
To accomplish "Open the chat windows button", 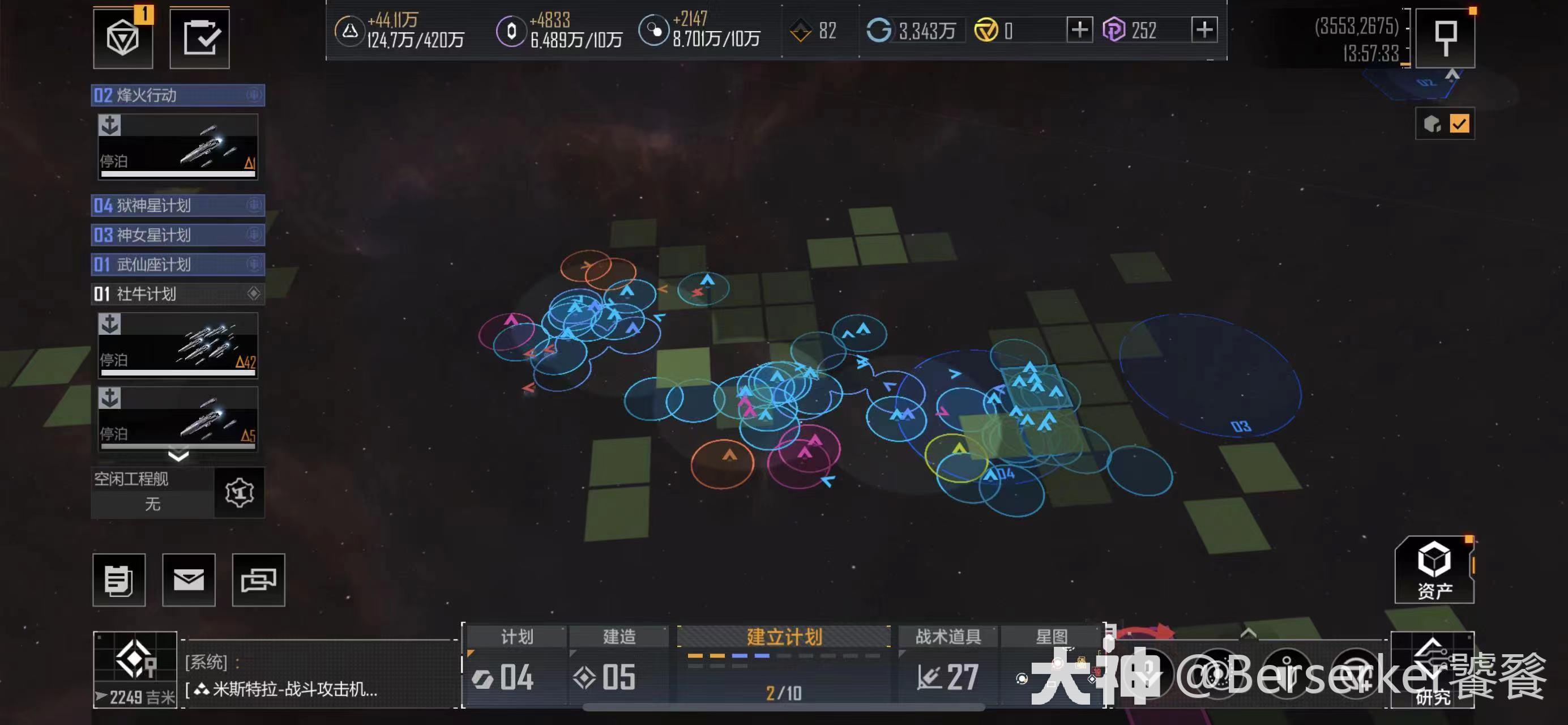I will click(259, 579).
